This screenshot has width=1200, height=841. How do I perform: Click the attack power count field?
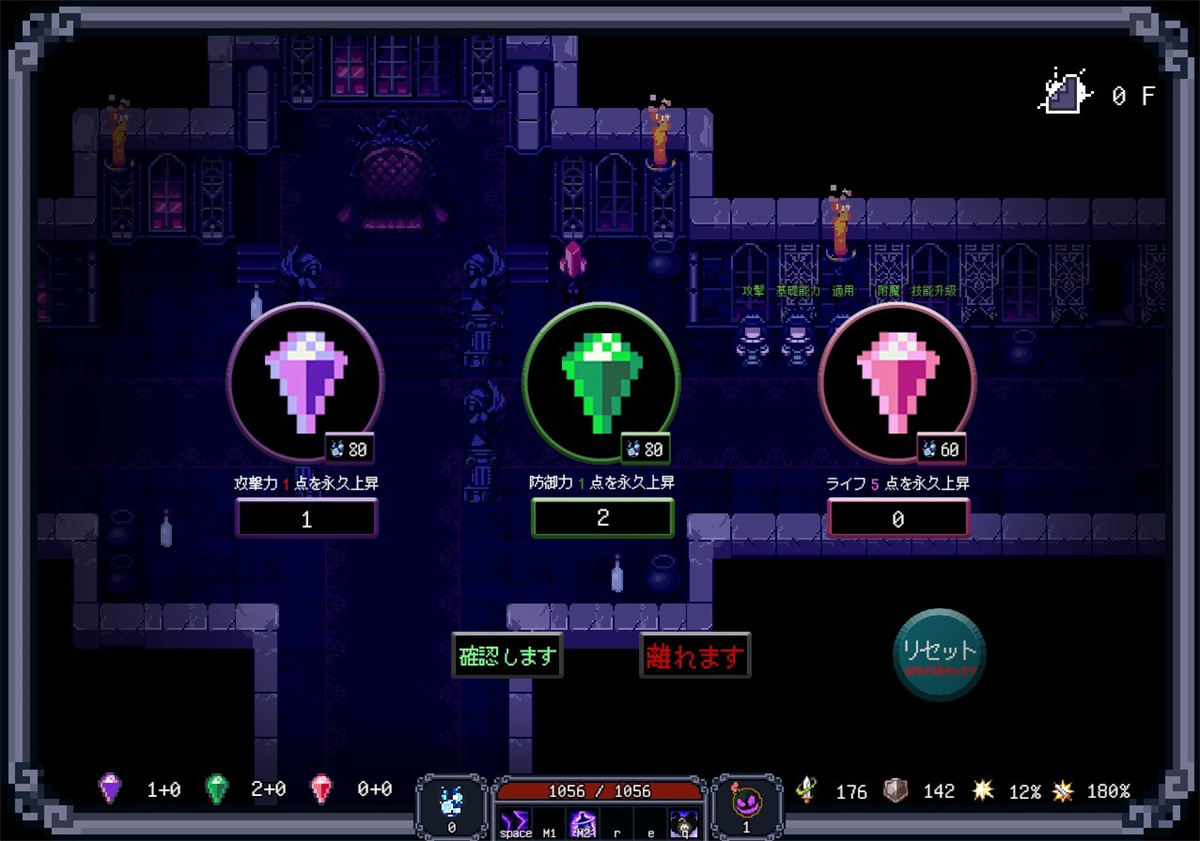click(306, 519)
